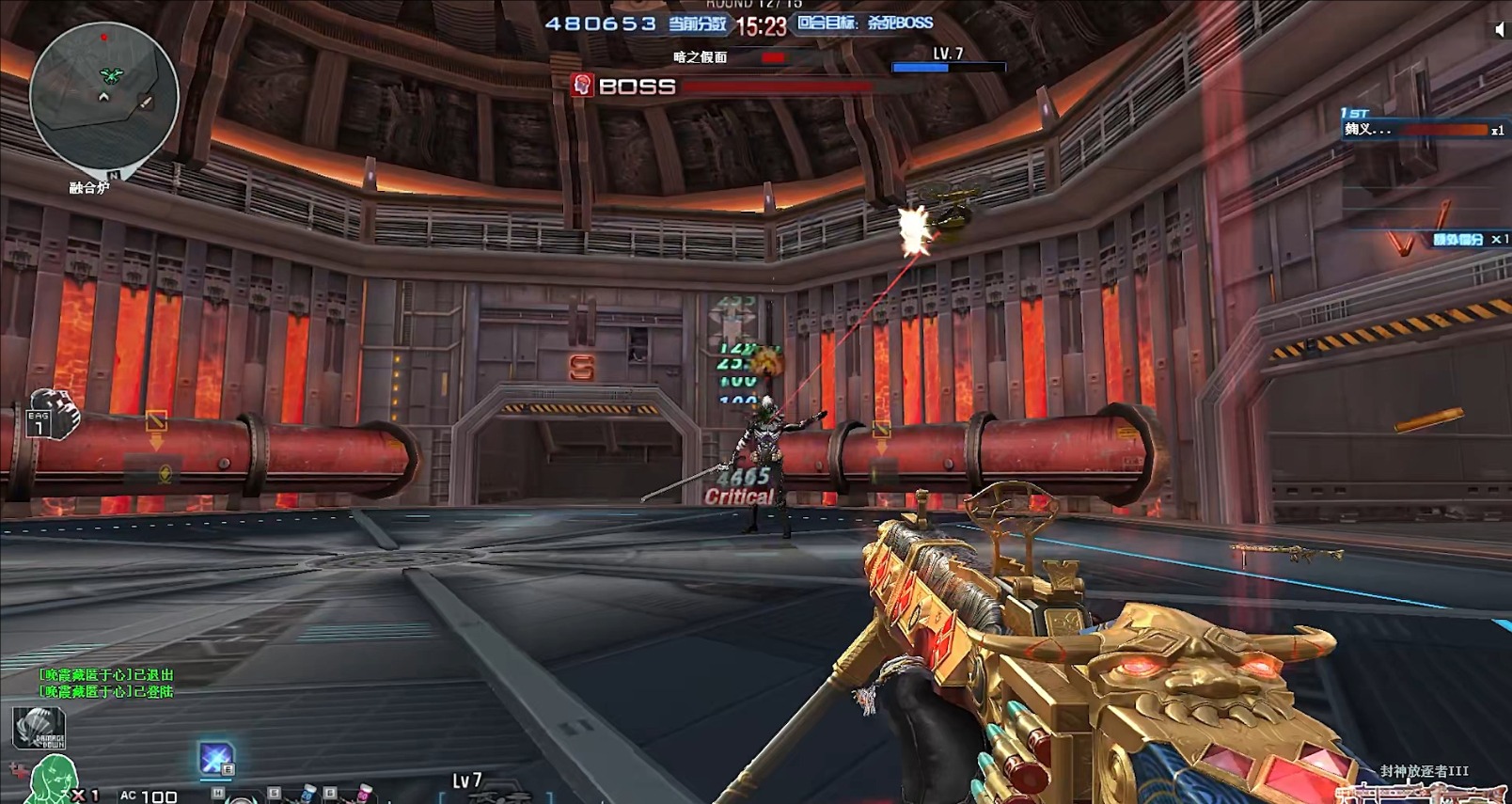The height and width of the screenshot is (804, 1512).
Task: Select the 回合目标 round objective tracker
Action: click(865, 23)
